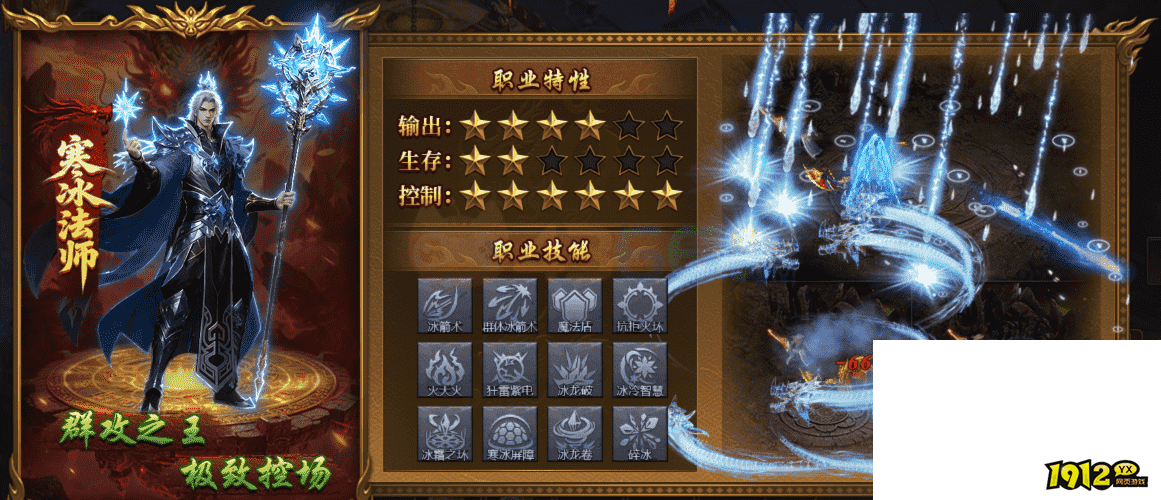Choose the 冰龙破 ice spike skill
This screenshot has height=500, width=1161.
575,369
